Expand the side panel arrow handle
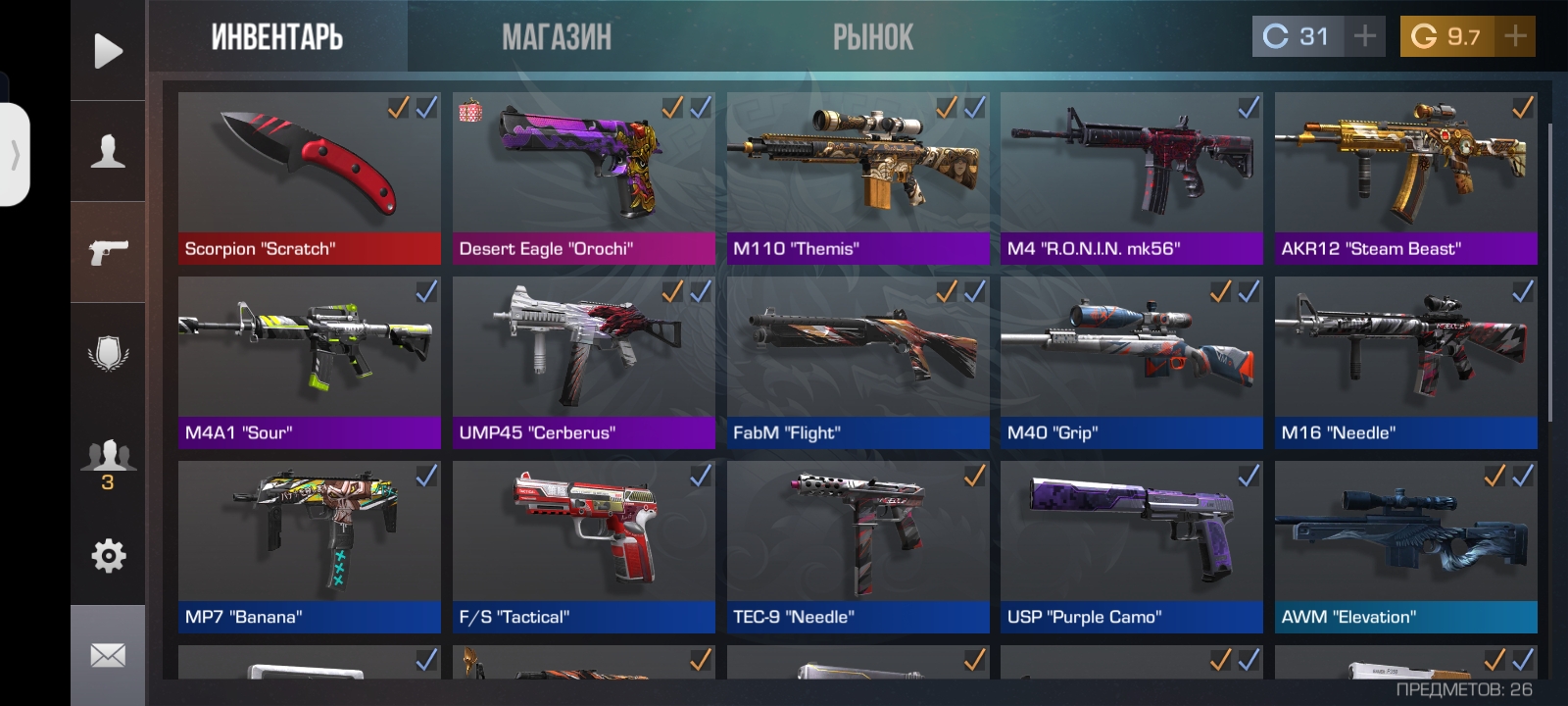 click(15, 155)
